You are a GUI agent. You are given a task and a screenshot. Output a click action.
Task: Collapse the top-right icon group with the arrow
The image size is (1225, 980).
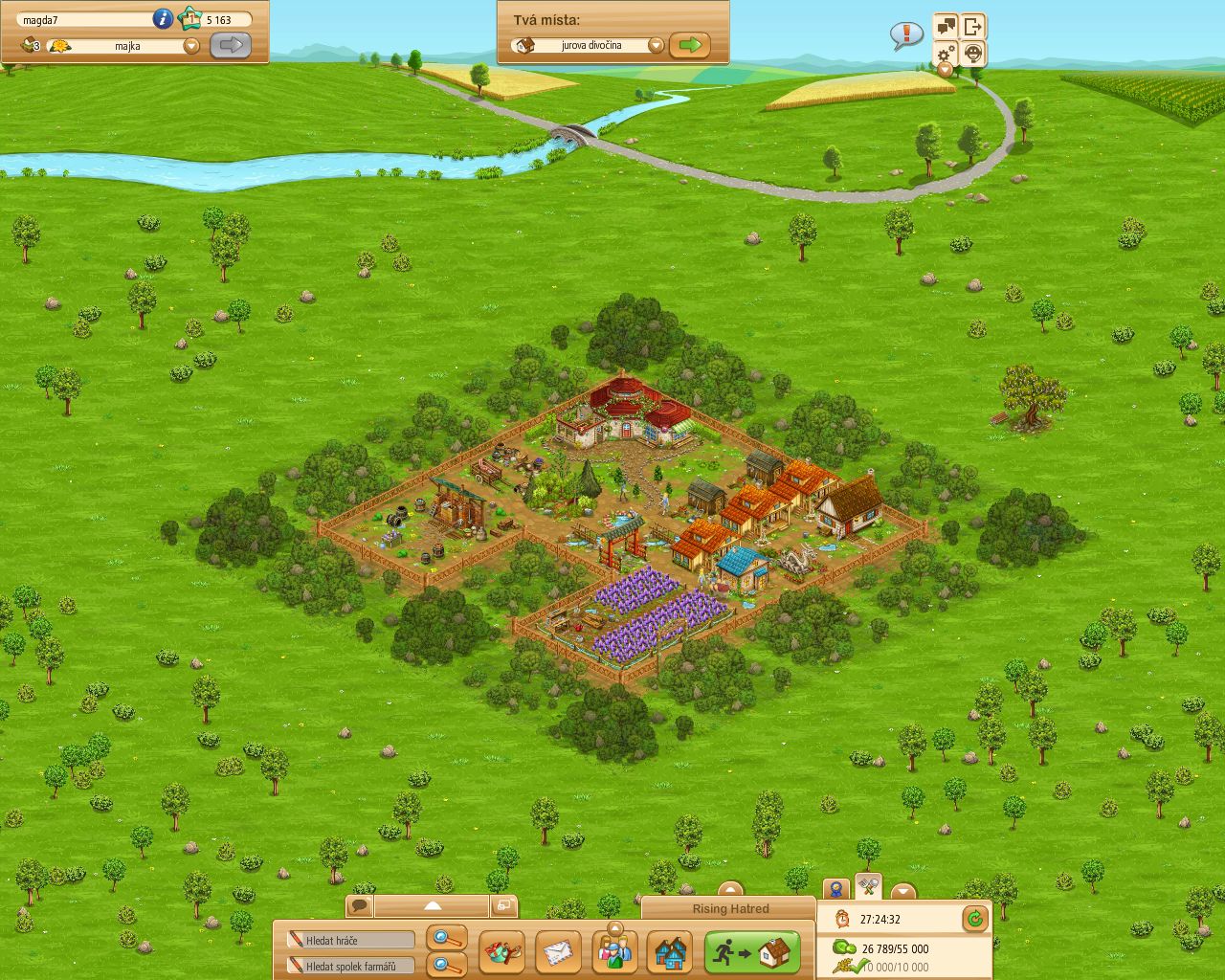pos(945,71)
